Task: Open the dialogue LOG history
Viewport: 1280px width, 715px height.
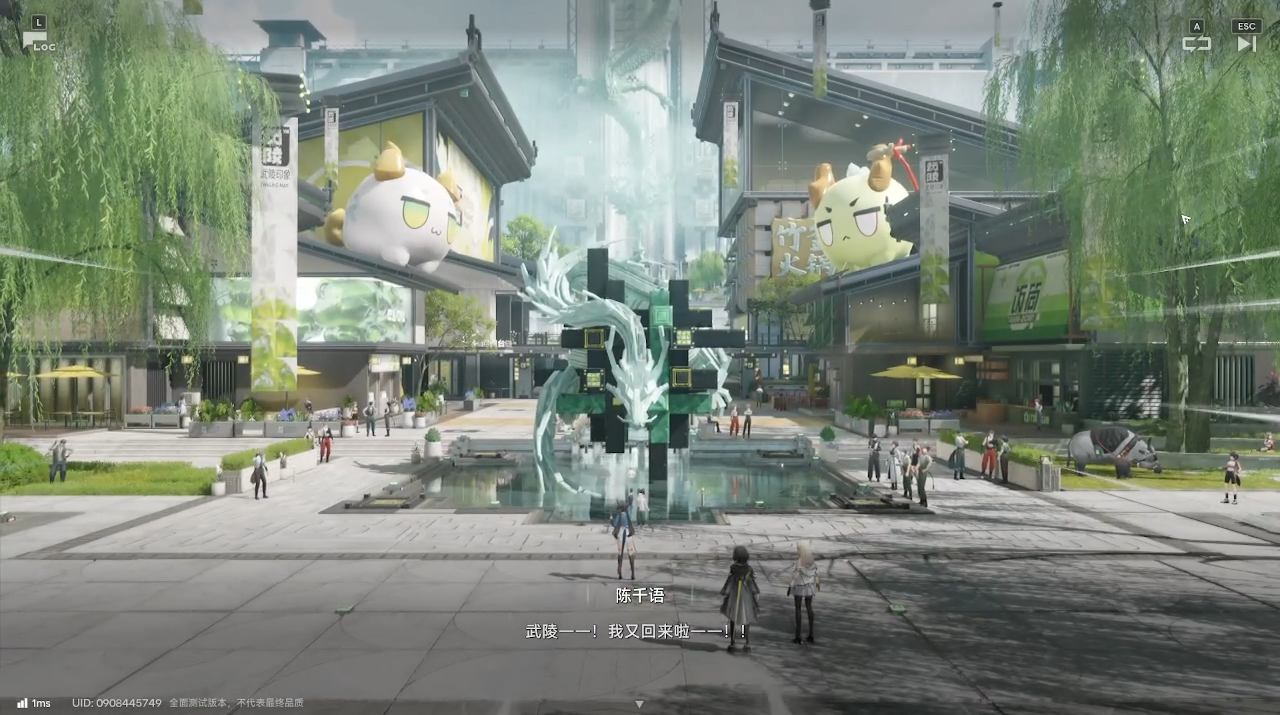Action: [38, 40]
